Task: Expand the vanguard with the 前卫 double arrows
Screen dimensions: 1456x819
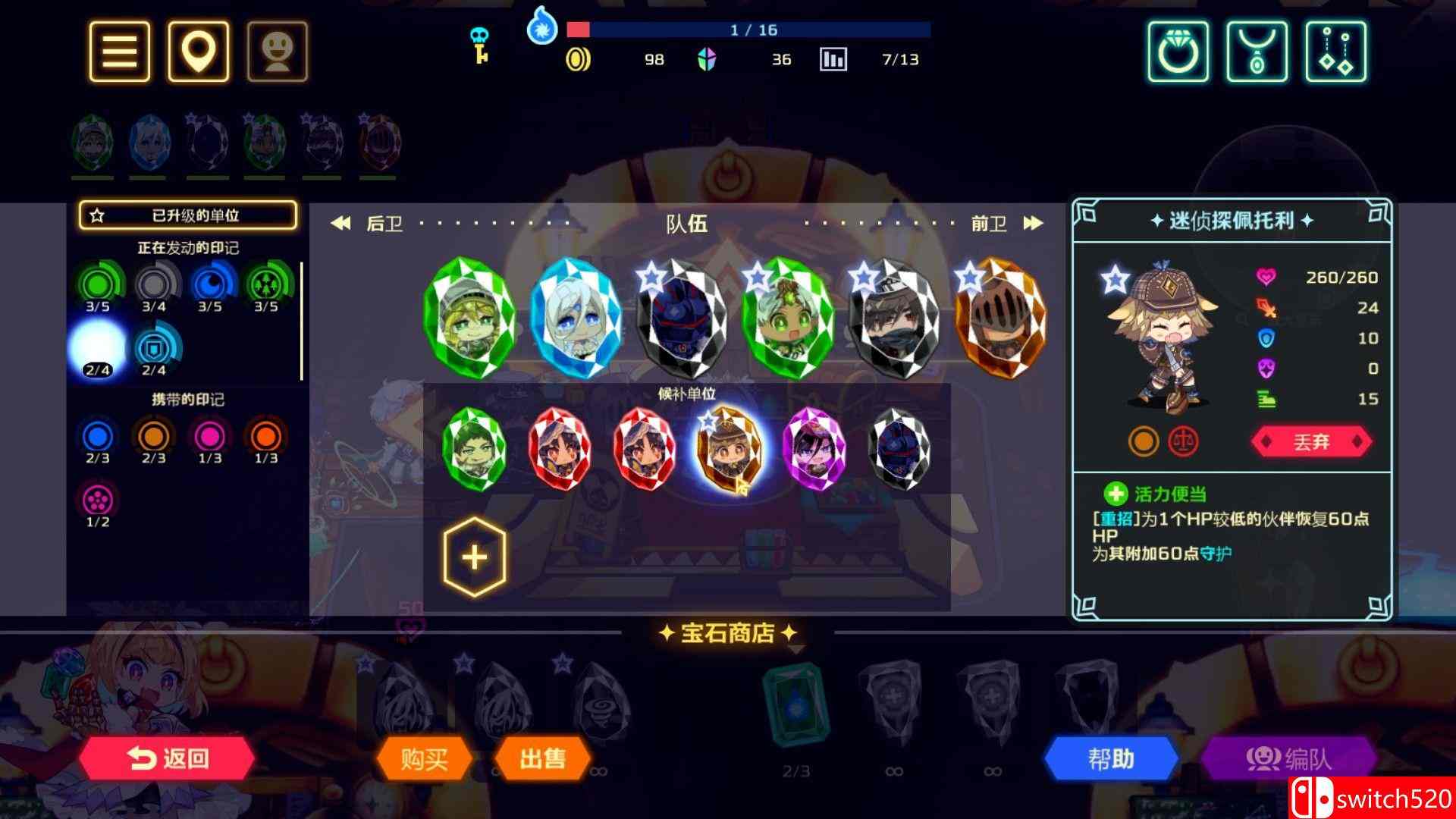Action: pyautogui.click(x=1034, y=223)
